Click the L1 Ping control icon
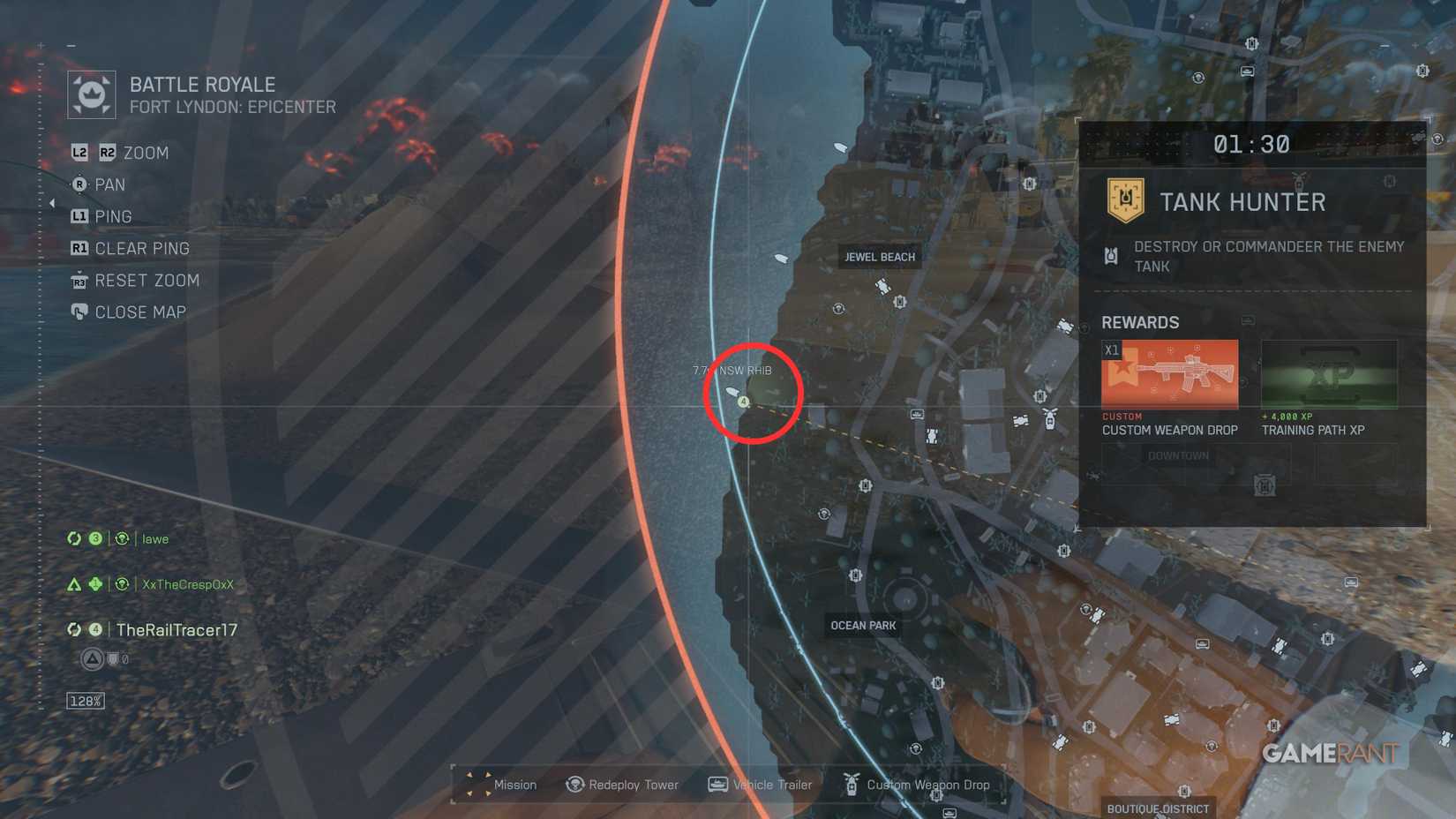The width and height of the screenshot is (1456, 819). coord(78,216)
